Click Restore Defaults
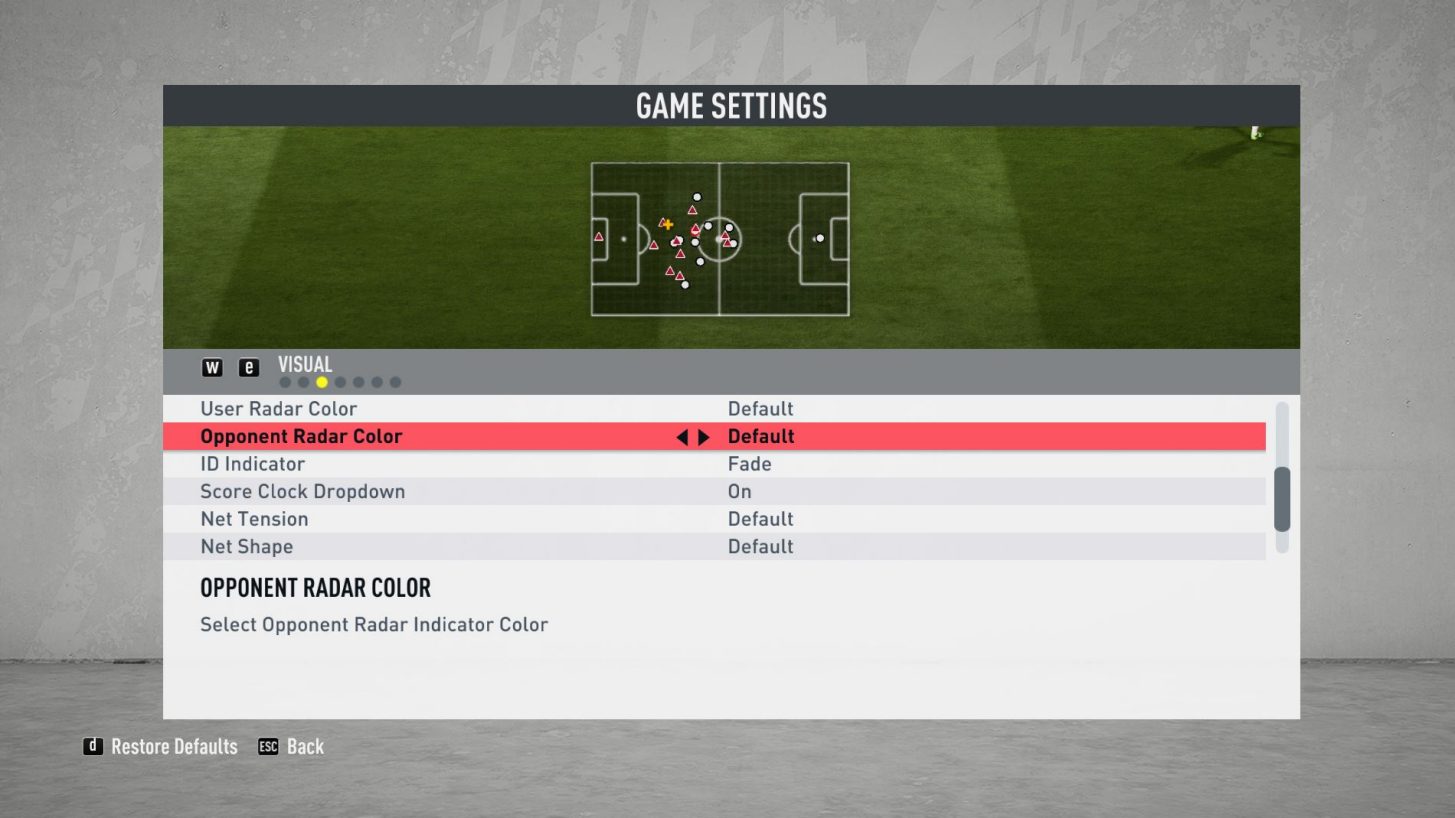 pos(172,746)
